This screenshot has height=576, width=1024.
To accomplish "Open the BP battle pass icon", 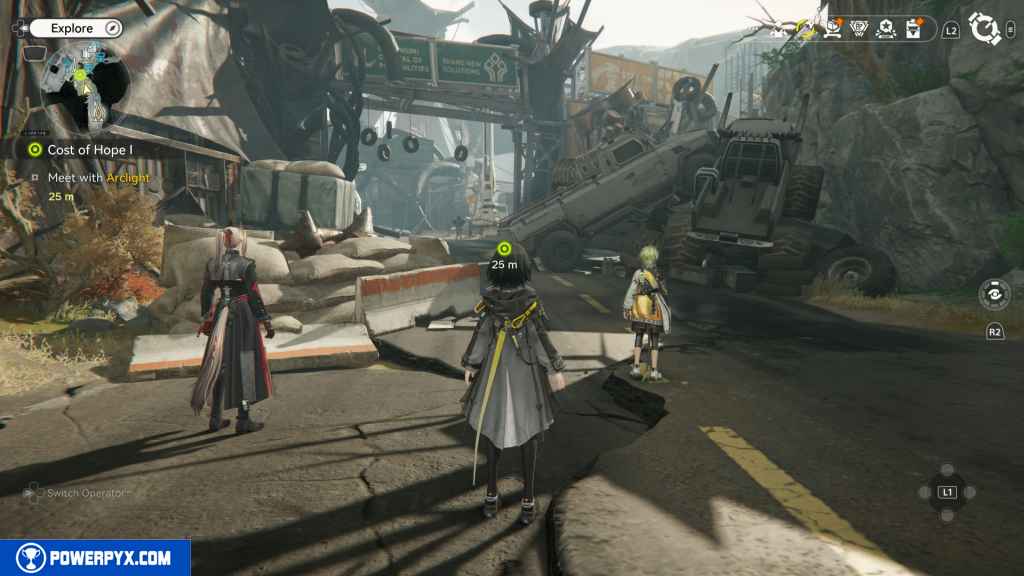I will [x=858, y=29].
